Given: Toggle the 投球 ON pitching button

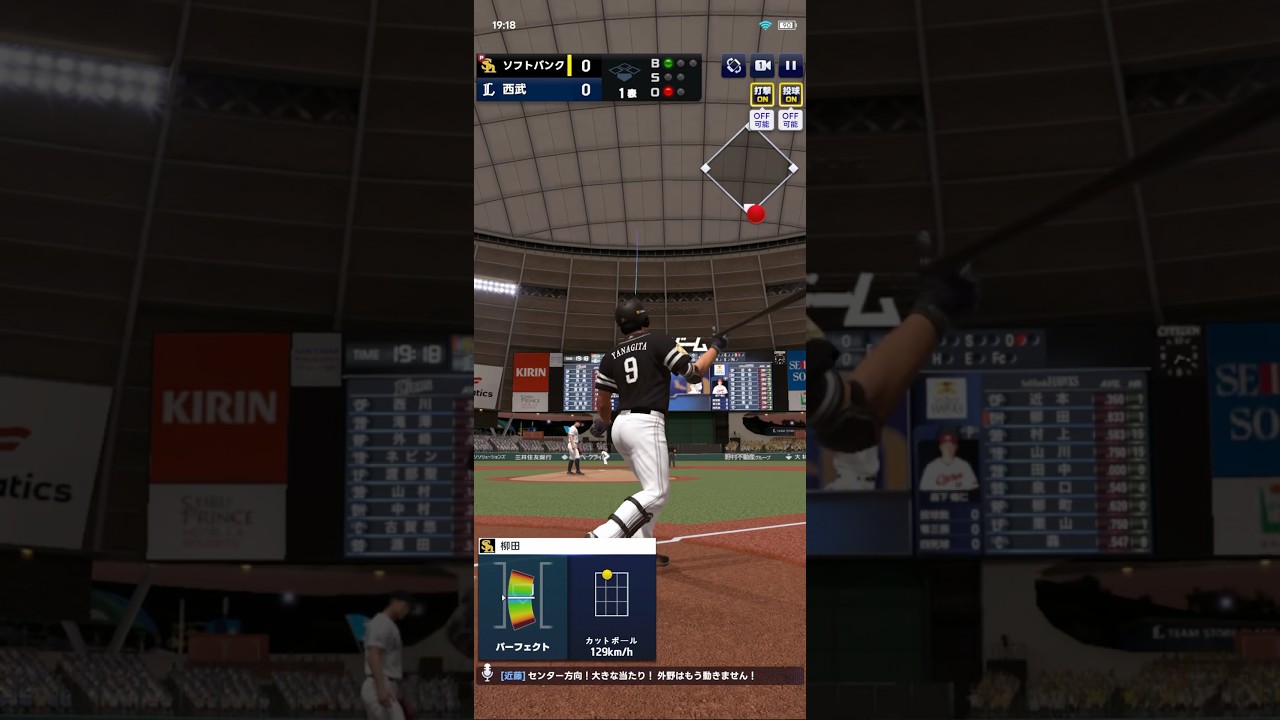Looking at the screenshot, I should coord(790,95).
